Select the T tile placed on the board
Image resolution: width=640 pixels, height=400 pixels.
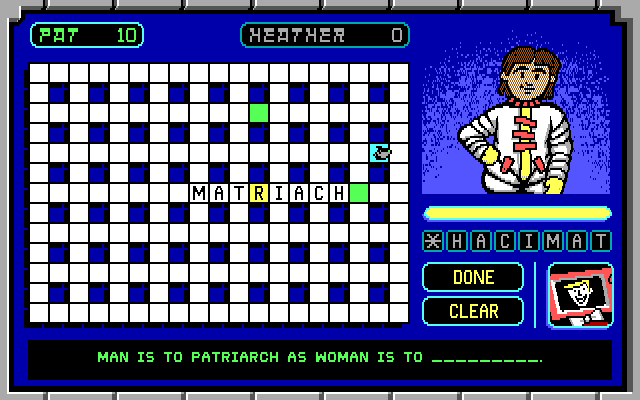(x=239, y=193)
